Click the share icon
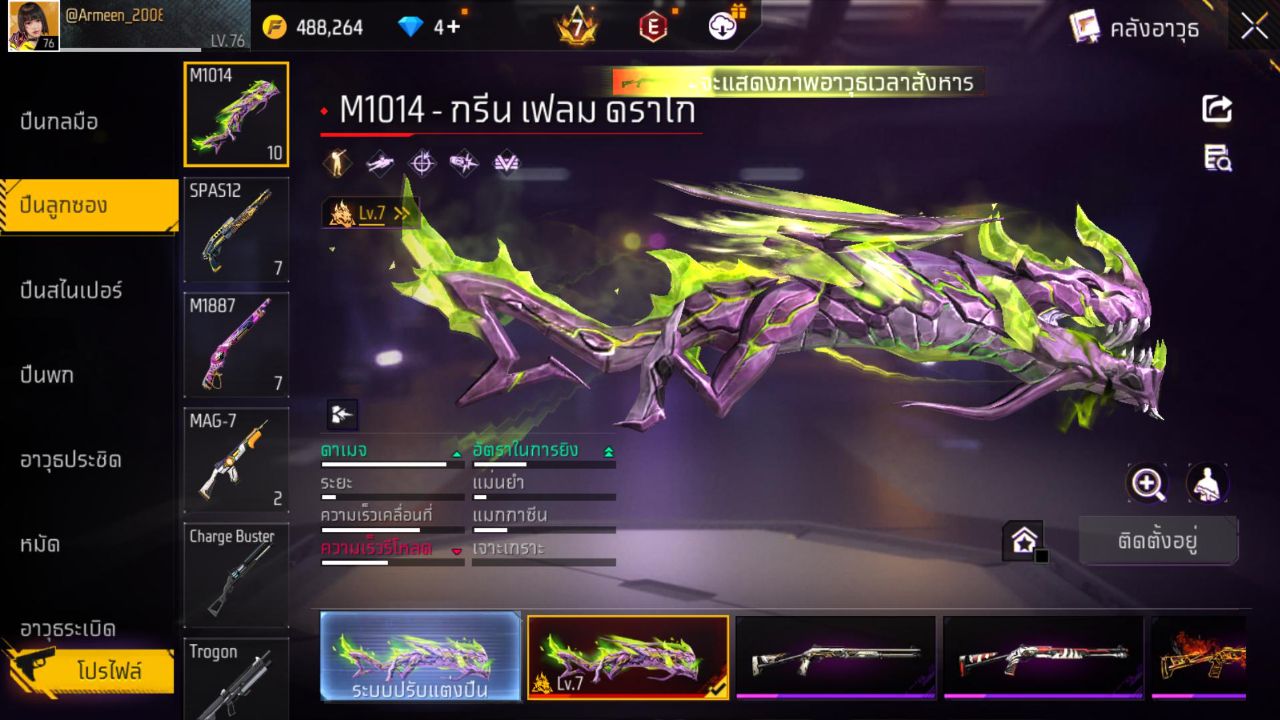The height and width of the screenshot is (720, 1280). click(1217, 108)
